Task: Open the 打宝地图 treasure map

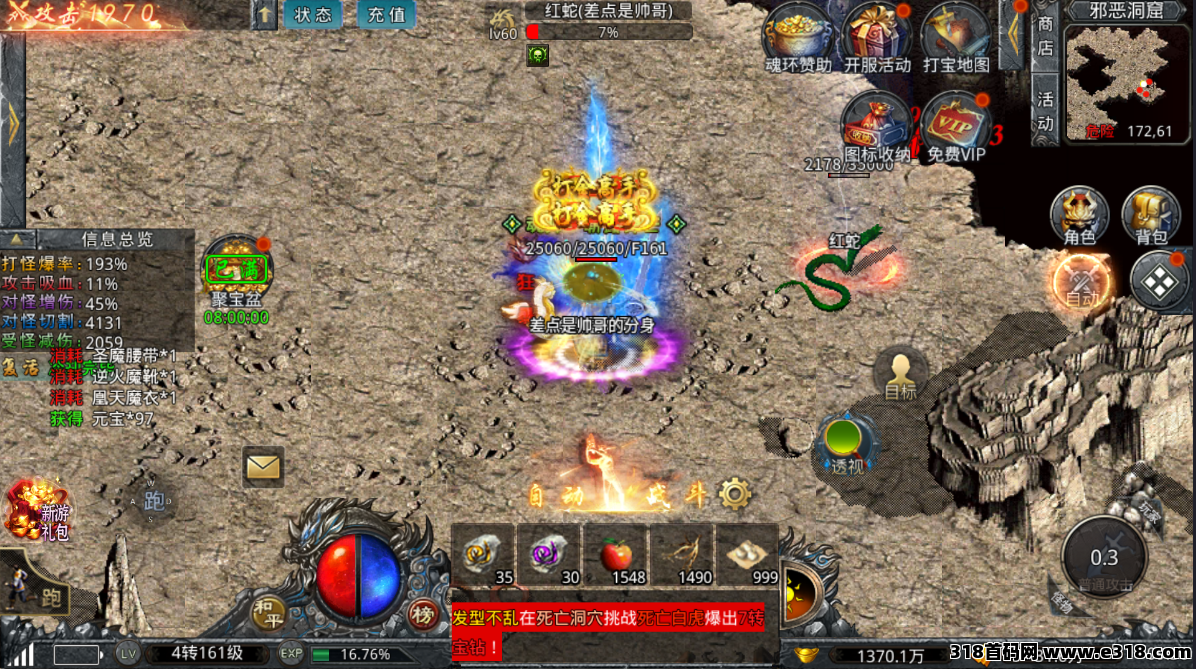Action: 955,34
